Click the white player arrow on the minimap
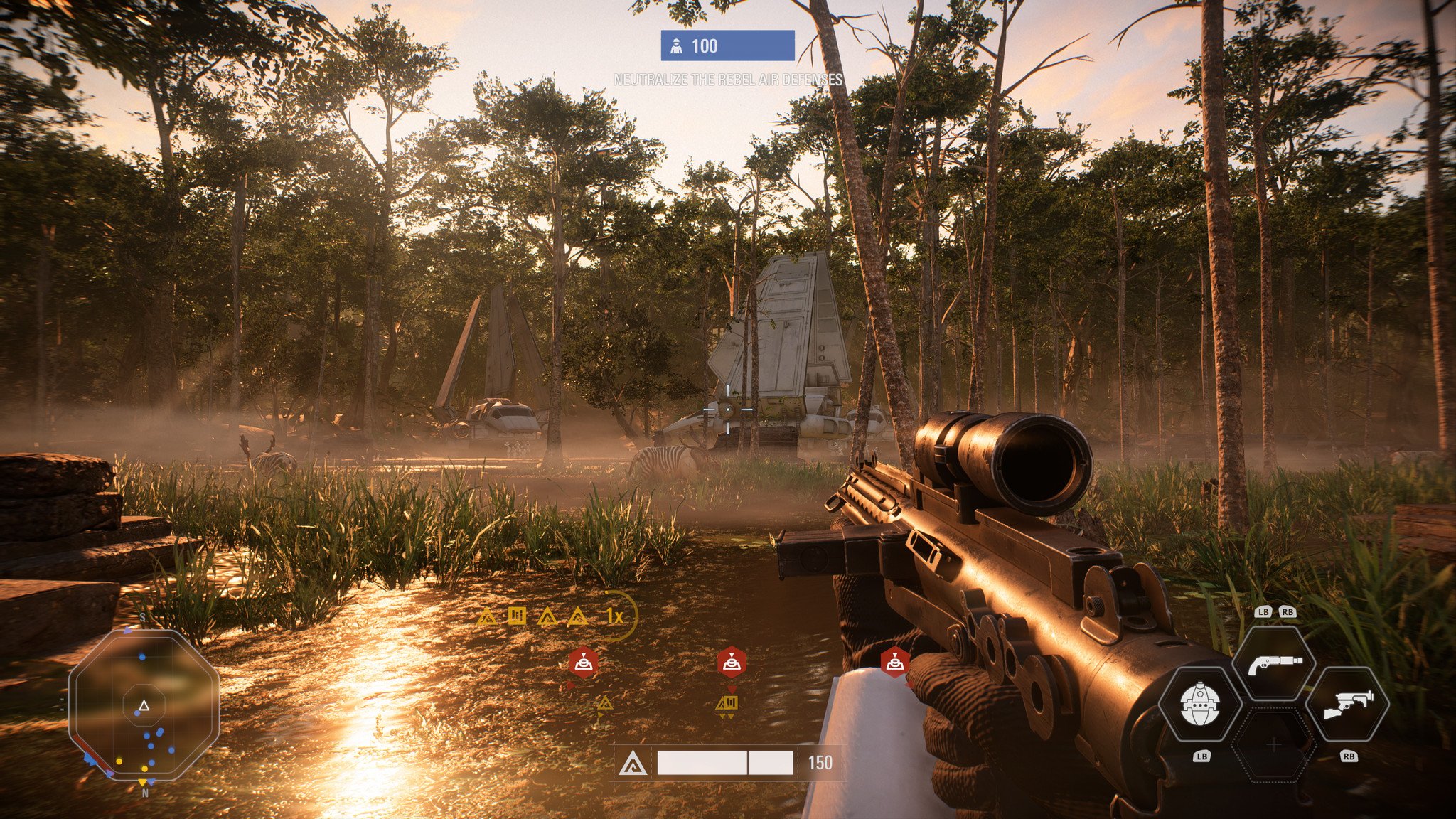The height and width of the screenshot is (819, 1456). click(x=144, y=706)
